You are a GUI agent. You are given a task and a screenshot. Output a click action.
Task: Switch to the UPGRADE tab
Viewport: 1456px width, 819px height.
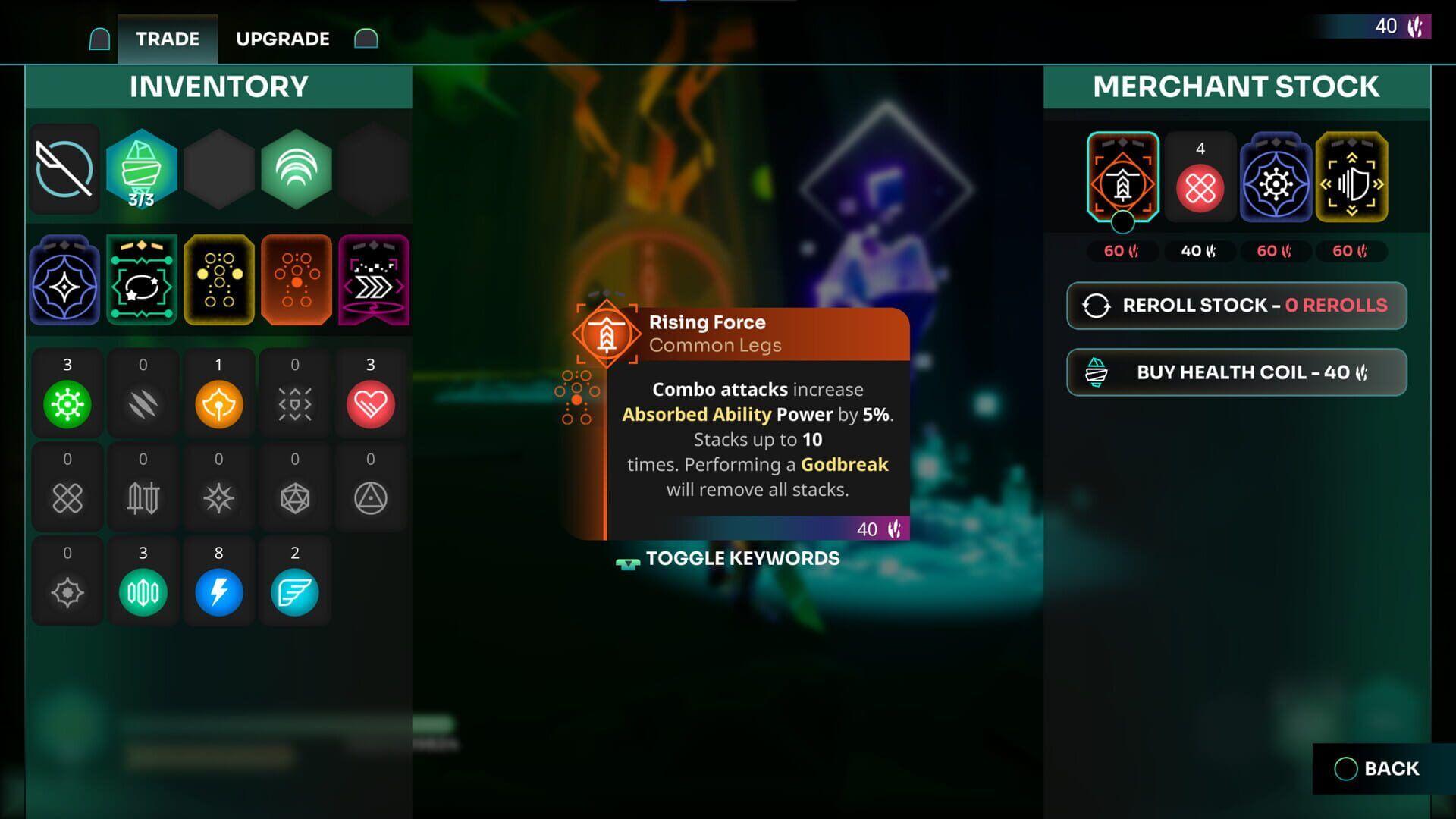(281, 38)
